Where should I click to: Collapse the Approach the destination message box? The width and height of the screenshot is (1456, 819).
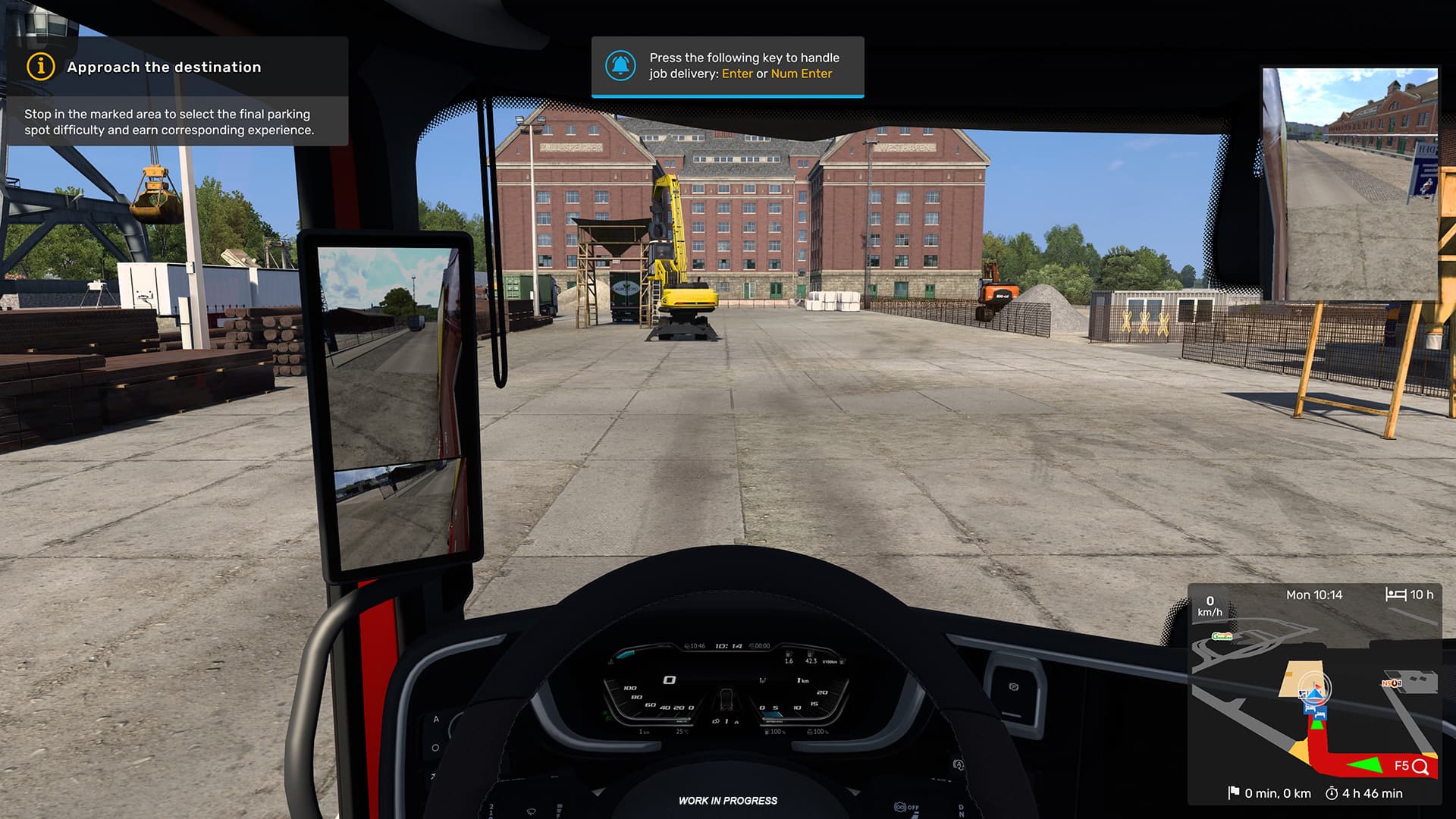(164, 67)
